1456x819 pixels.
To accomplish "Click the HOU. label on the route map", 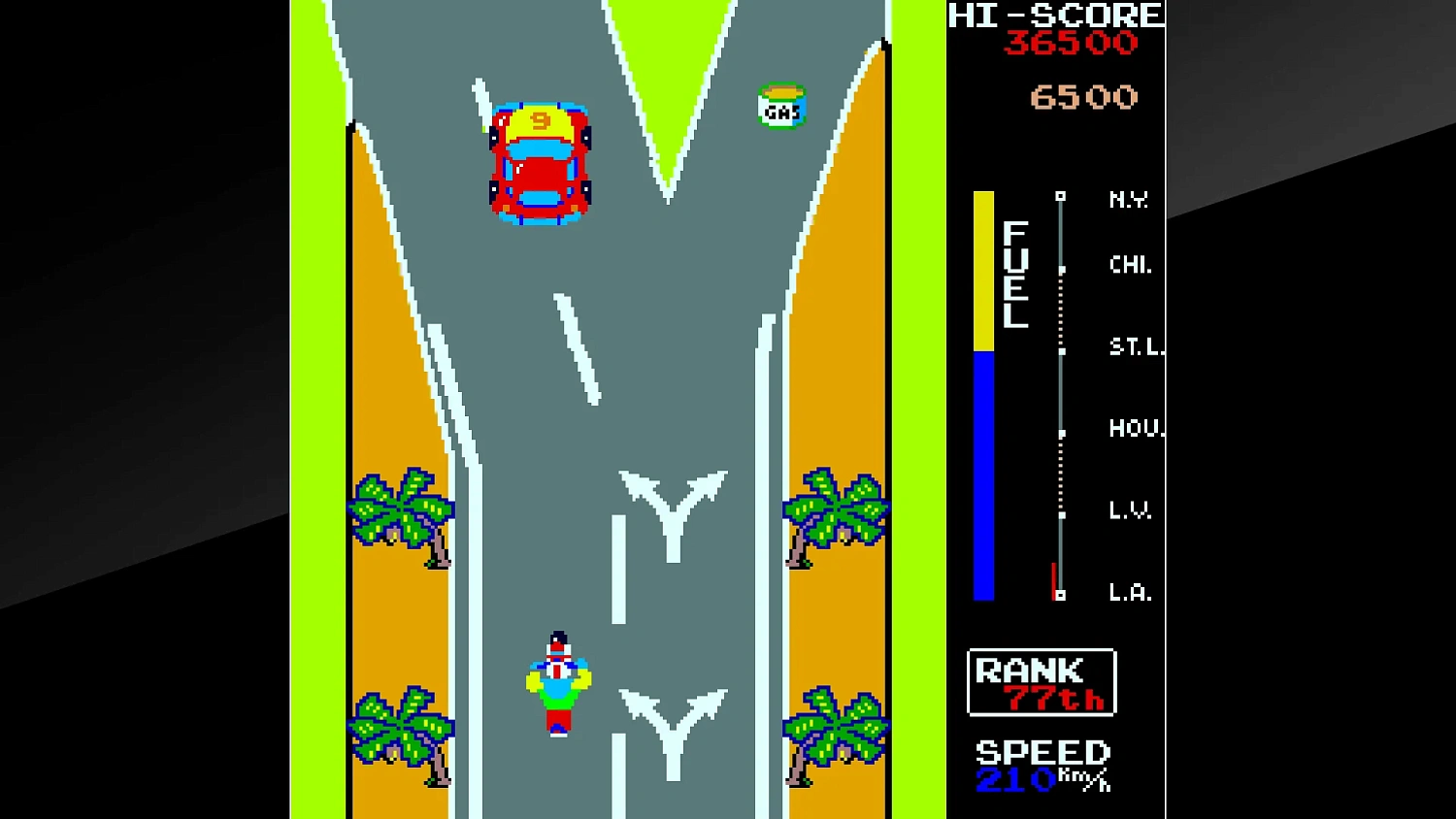I will pos(1133,430).
